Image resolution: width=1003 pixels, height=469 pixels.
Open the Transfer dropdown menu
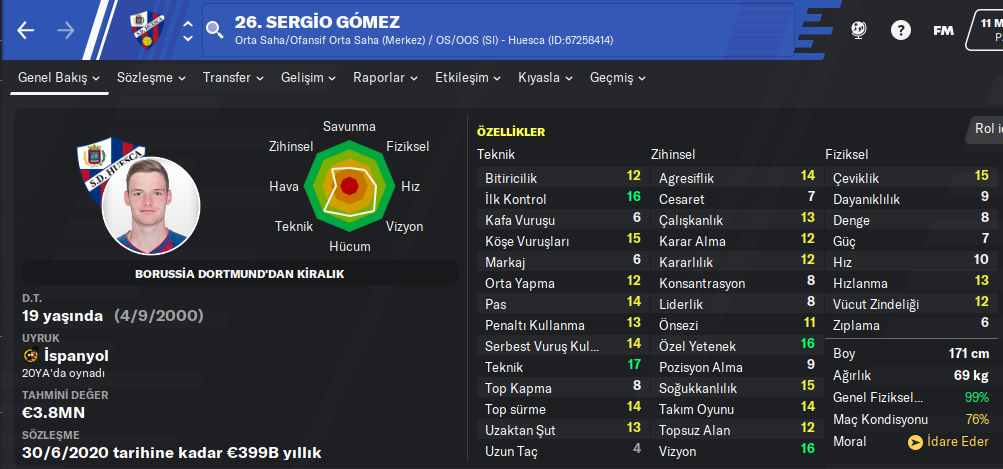tap(232, 78)
